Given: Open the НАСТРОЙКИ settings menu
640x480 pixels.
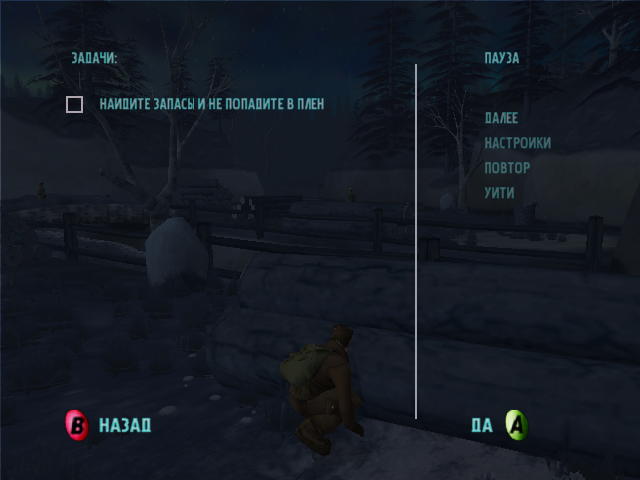Looking at the screenshot, I should [517, 143].
